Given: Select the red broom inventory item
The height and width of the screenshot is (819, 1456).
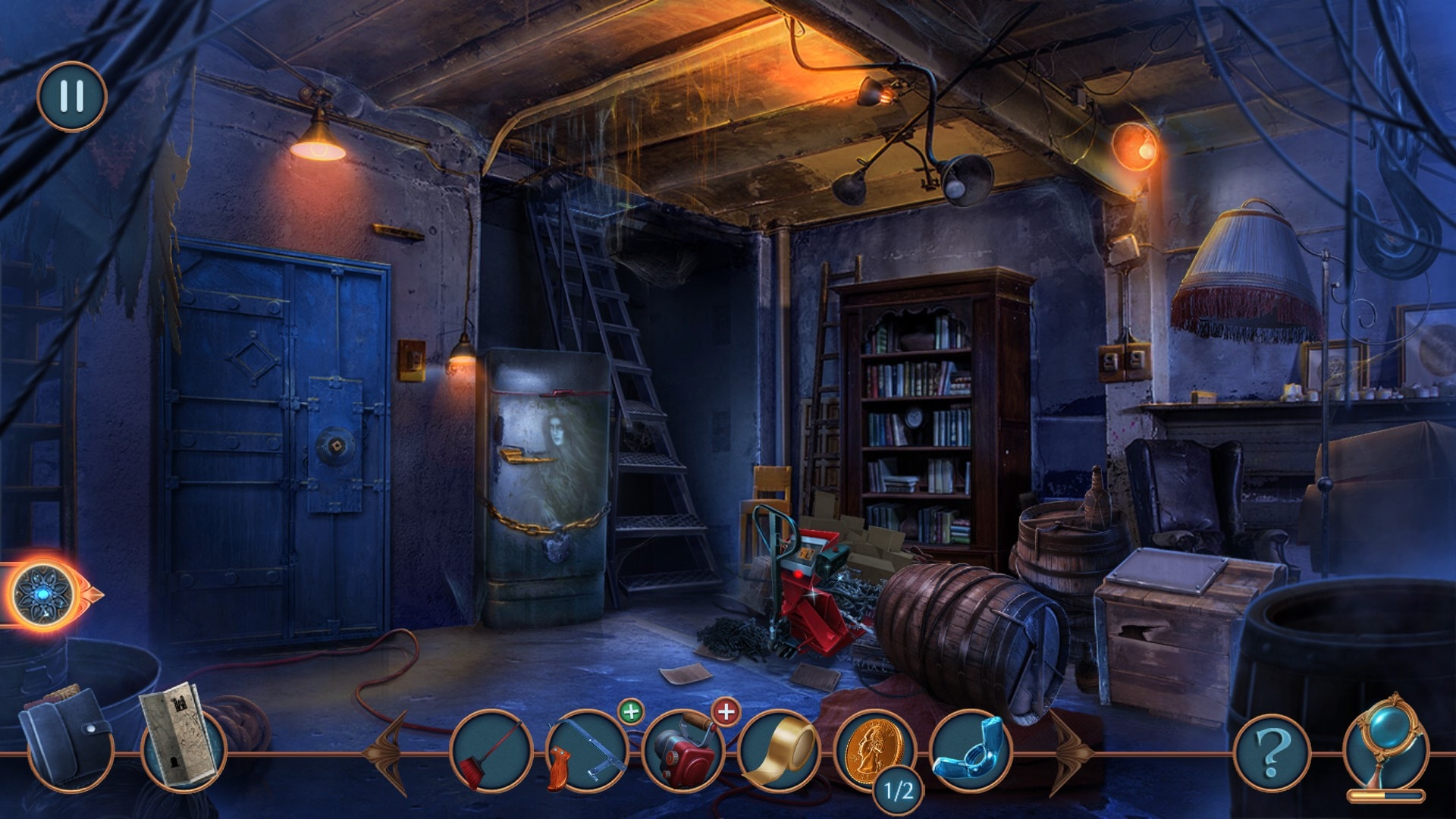Looking at the screenshot, I should pyautogui.click(x=491, y=751).
